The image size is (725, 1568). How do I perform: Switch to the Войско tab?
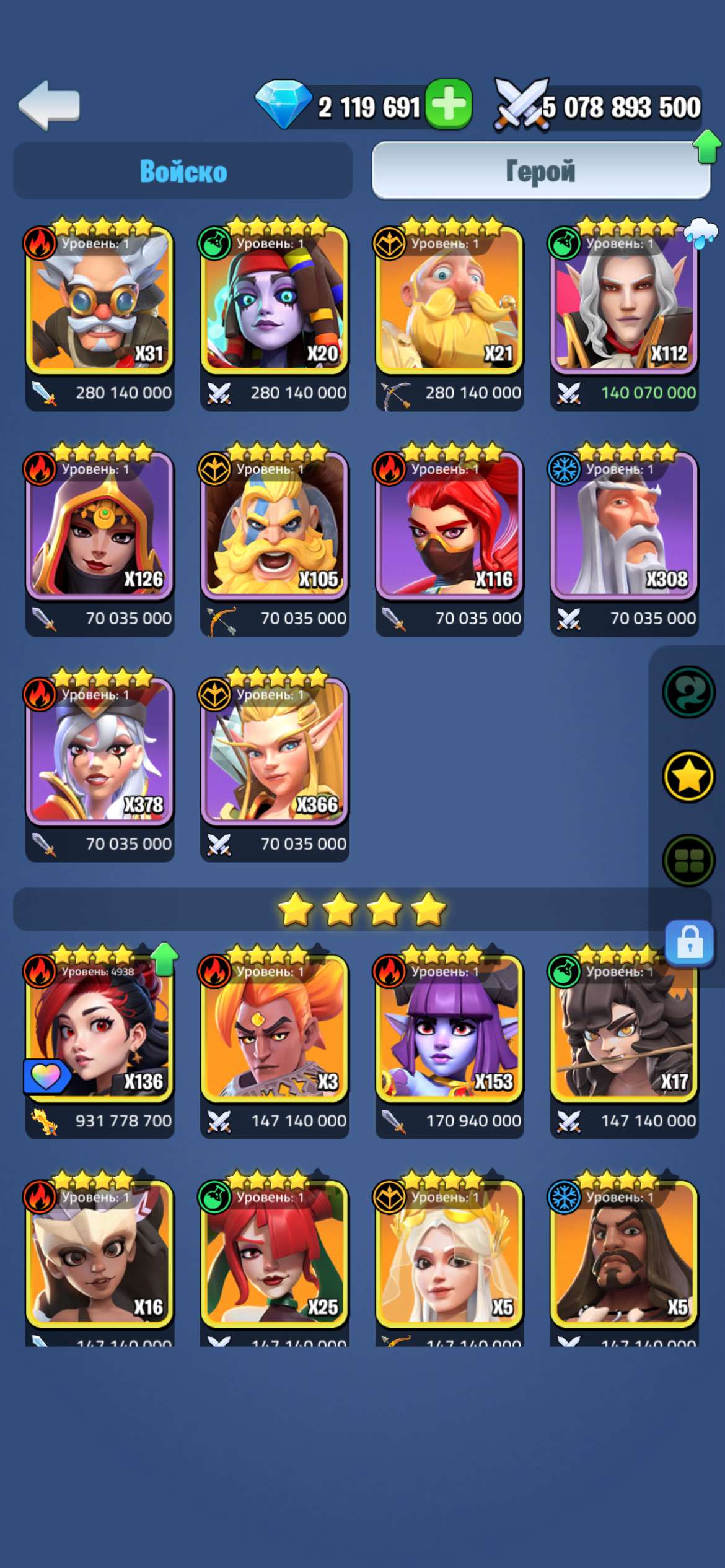[x=183, y=171]
